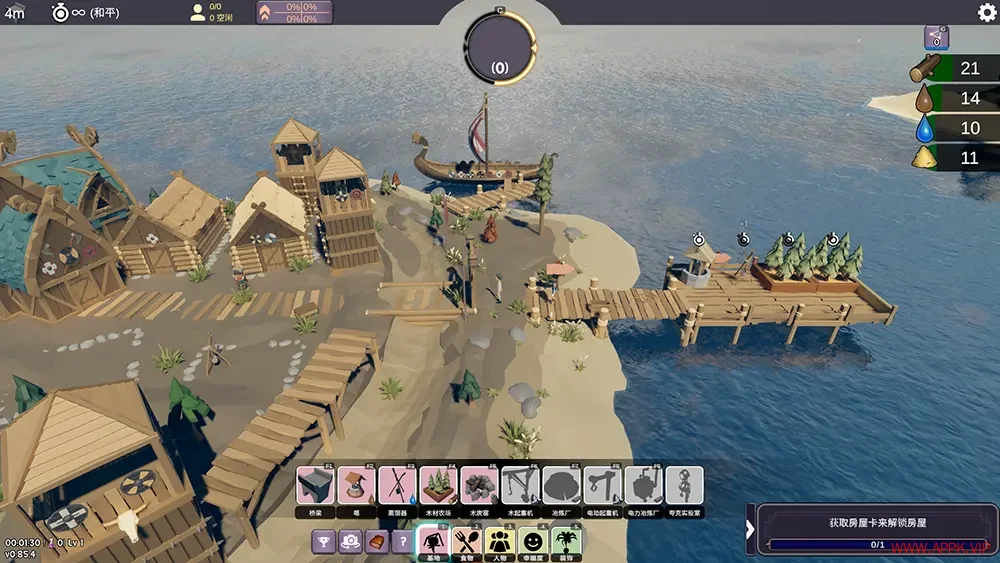Screen dimensions: 1000x563
Task: Pick the timber farm (木材农场) card
Action: click(439, 486)
